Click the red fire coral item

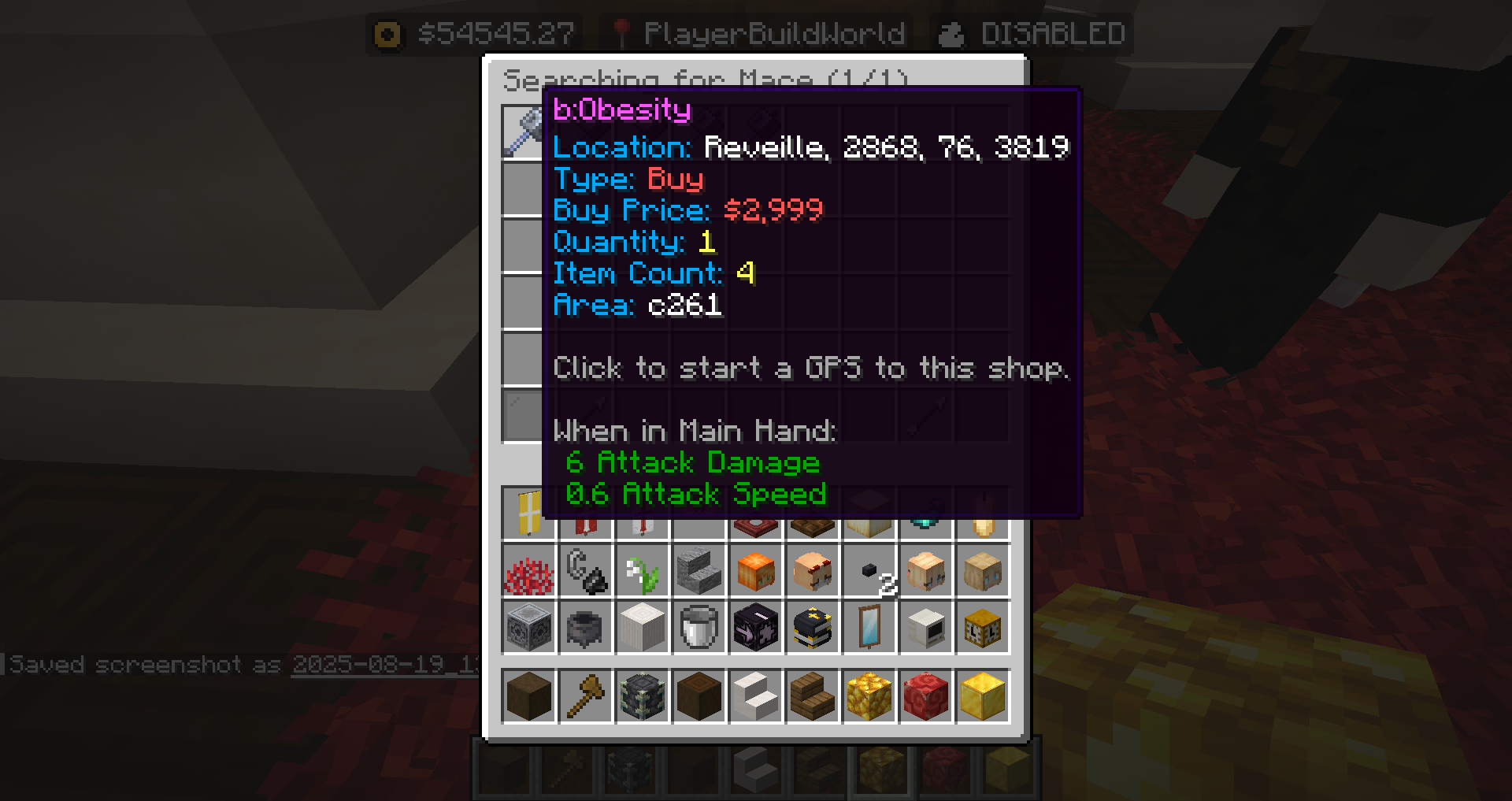pyautogui.click(x=528, y=572)
